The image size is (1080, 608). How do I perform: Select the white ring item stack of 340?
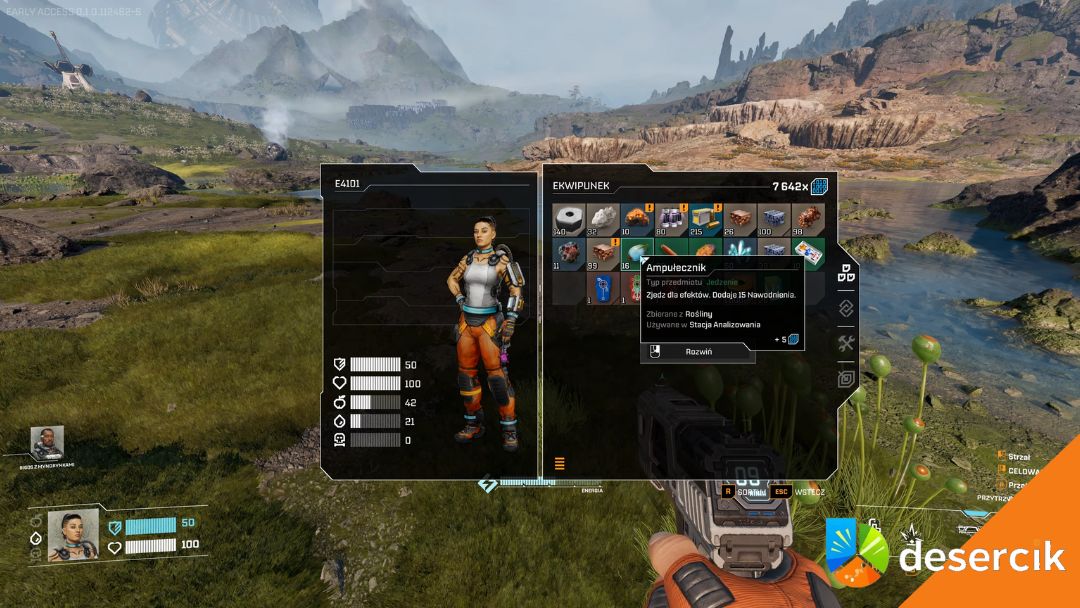568,217
